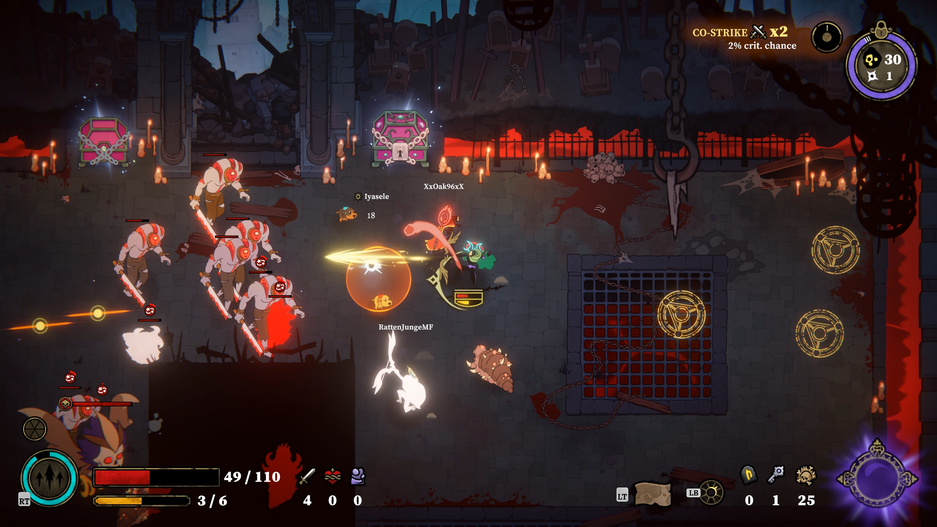
Task: Select the rune stone currency icon
Action: pos(748,475)
